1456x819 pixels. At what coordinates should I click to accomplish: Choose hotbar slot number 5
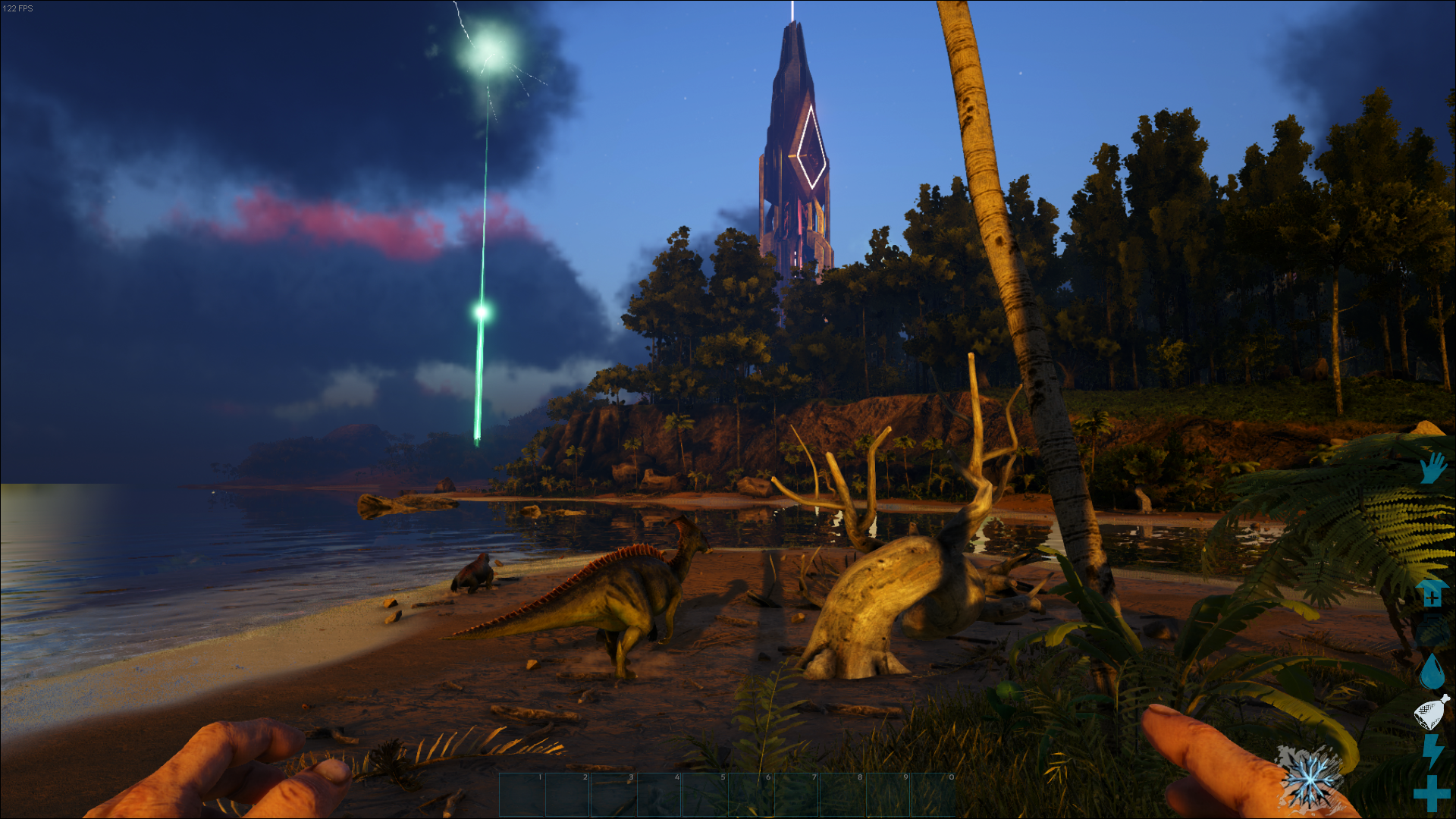[x=705, y=795]
